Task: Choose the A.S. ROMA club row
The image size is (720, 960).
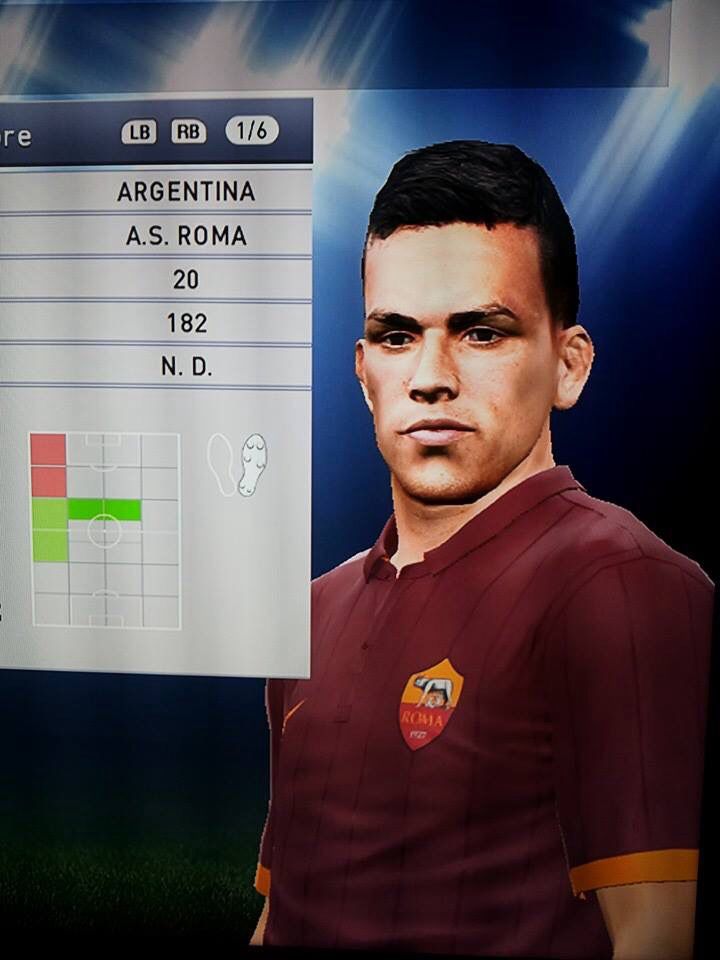Action: coord(186,236)
